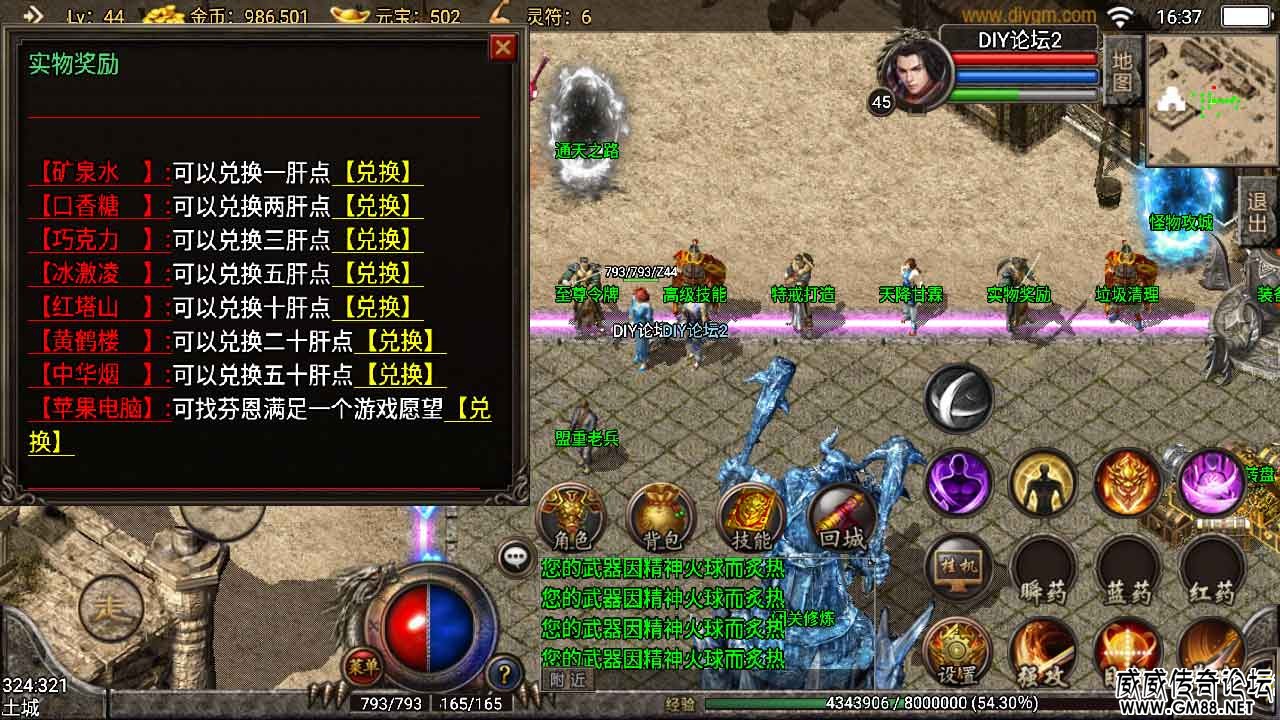The image size is (1280, 720).
Task: Redeem the 矿泉水 reward via 兑换
Action: (x=378, y=172)
